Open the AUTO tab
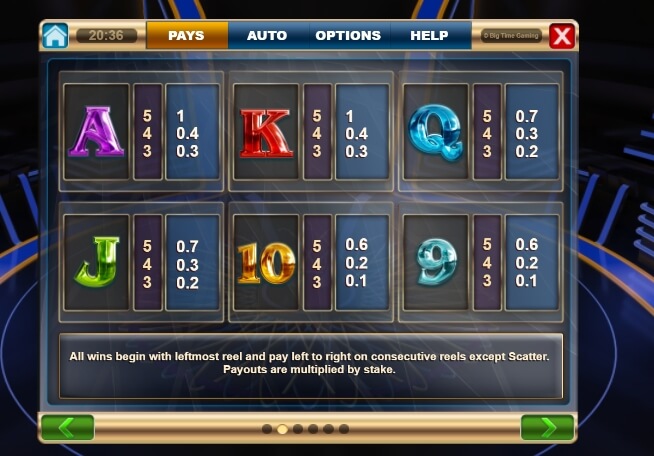The image size is (654, 456). coord(267,36)
